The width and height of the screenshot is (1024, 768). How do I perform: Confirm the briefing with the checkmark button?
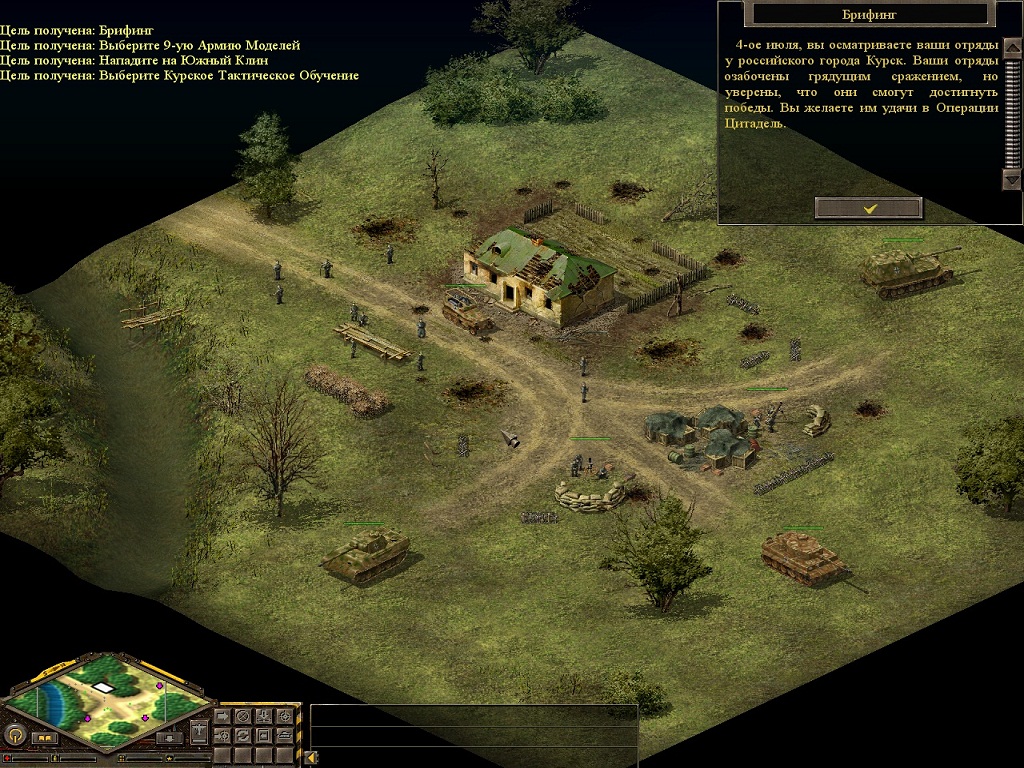pos(868,208)
